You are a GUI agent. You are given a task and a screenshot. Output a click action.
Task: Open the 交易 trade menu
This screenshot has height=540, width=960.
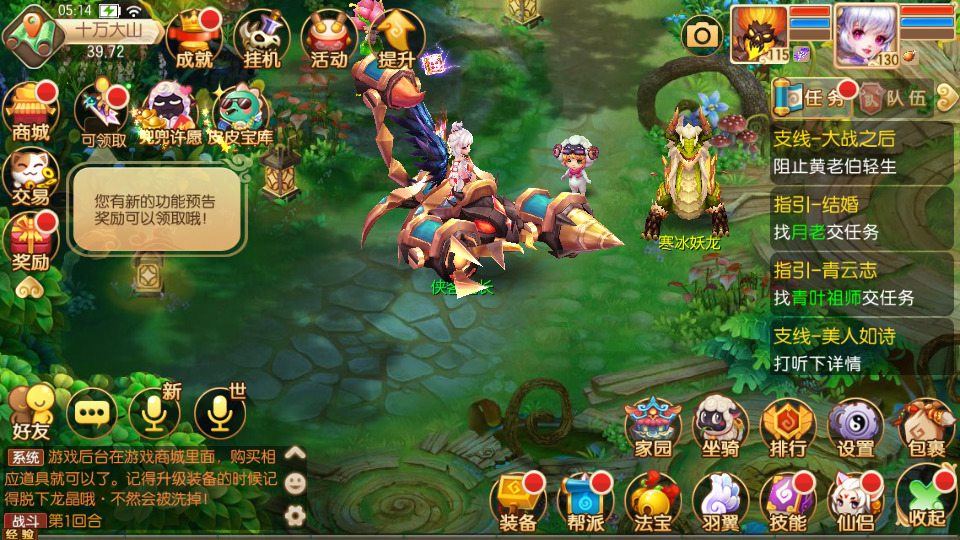[x=30, y=176]
